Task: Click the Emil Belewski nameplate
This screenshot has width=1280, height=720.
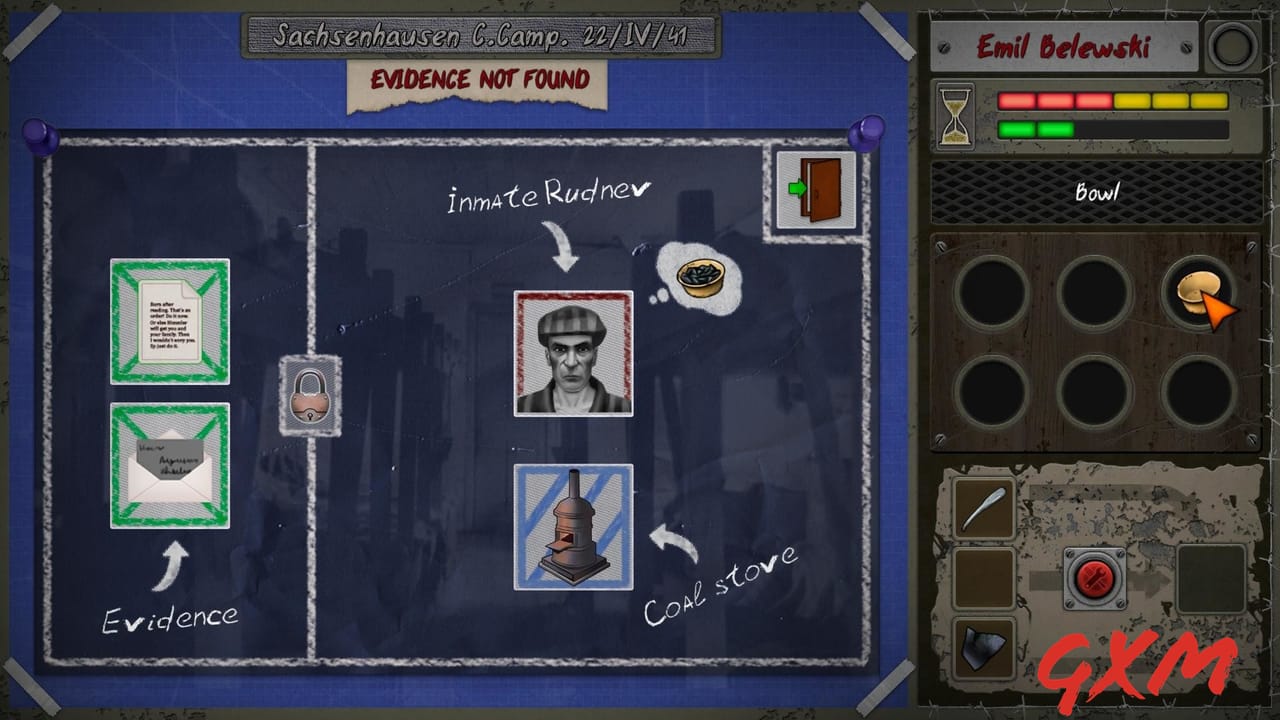Action: [x=1063, y=45]
